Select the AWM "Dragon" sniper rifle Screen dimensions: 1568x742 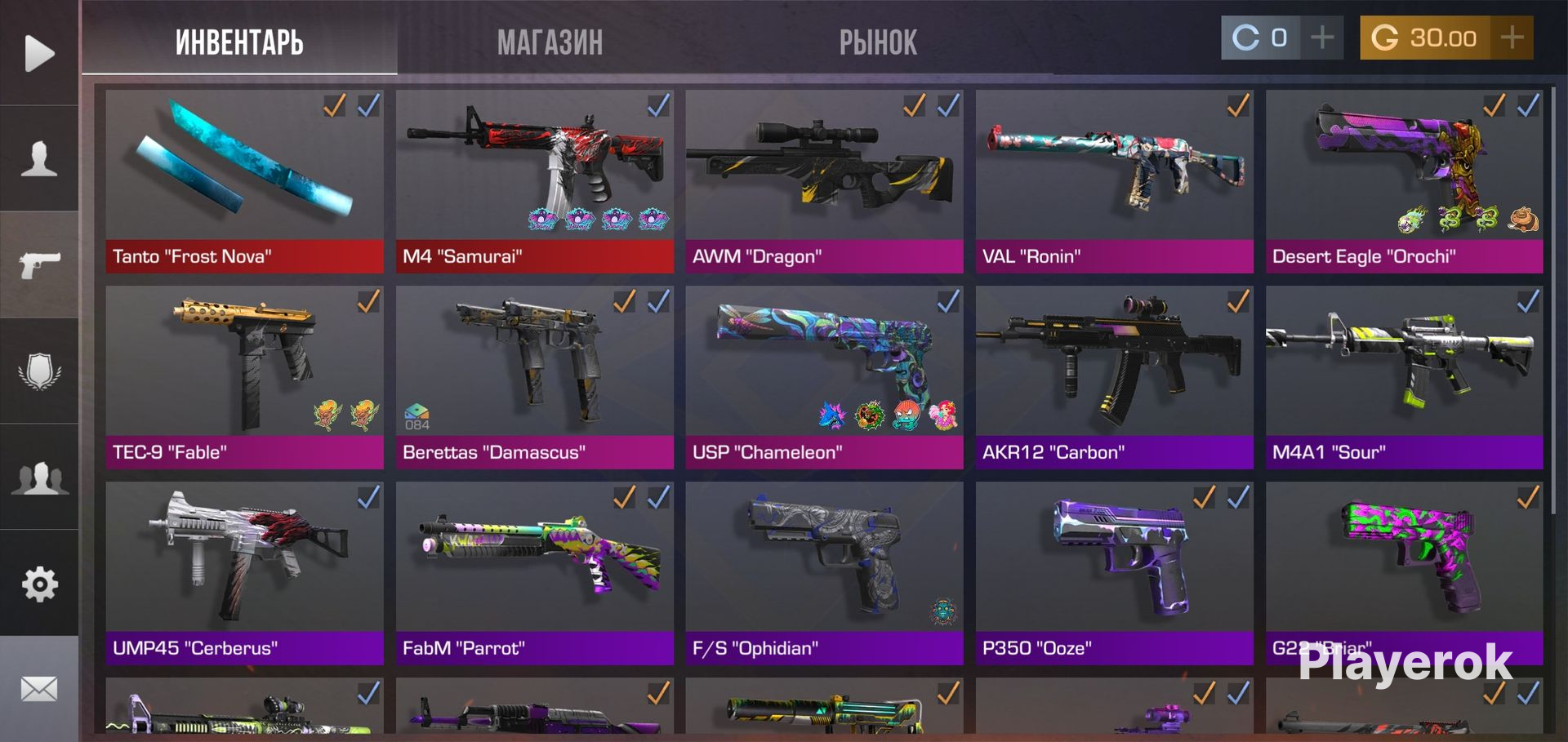824,181
